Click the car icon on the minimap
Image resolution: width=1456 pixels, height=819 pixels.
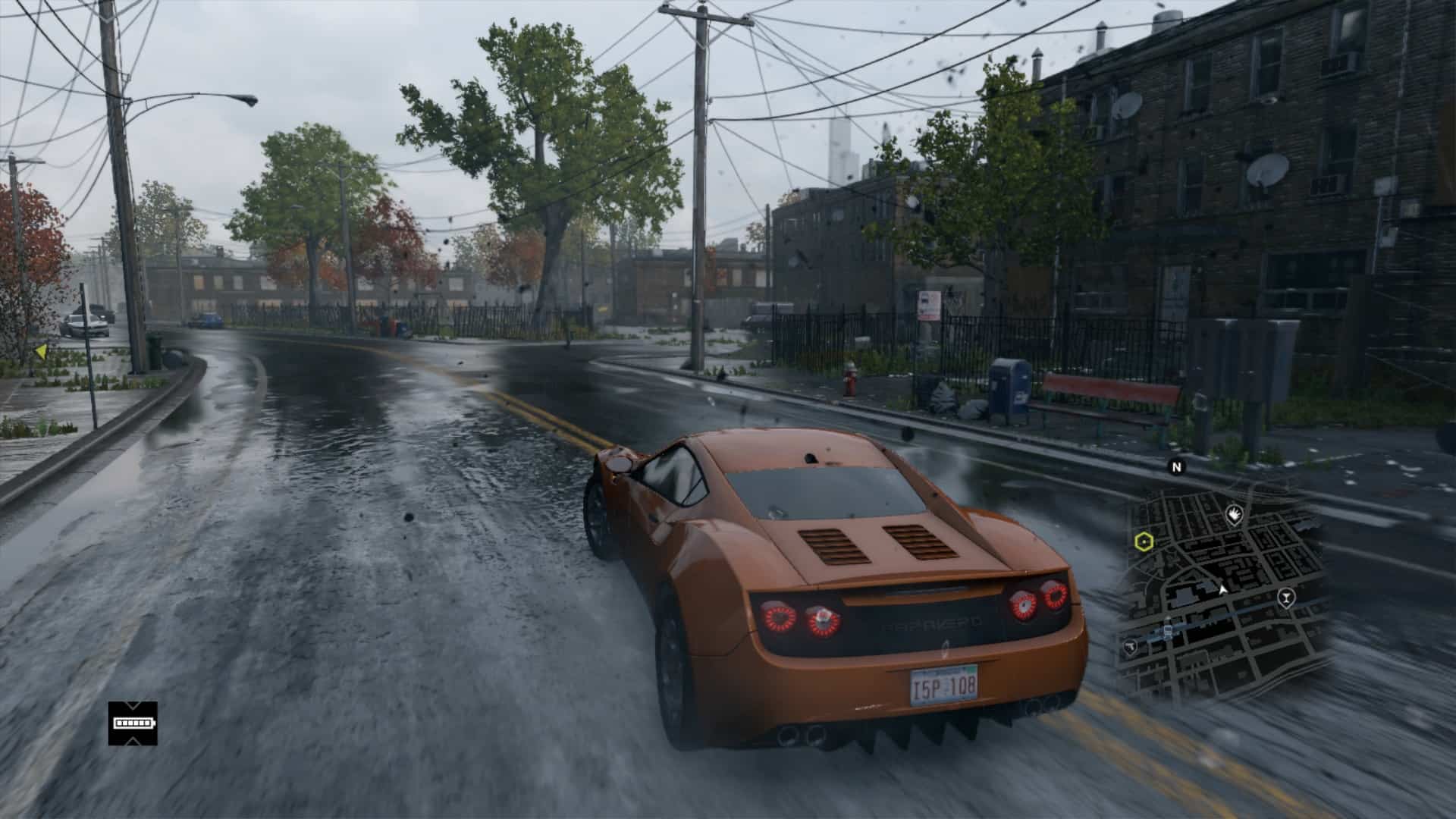(x=1168, y=628)
